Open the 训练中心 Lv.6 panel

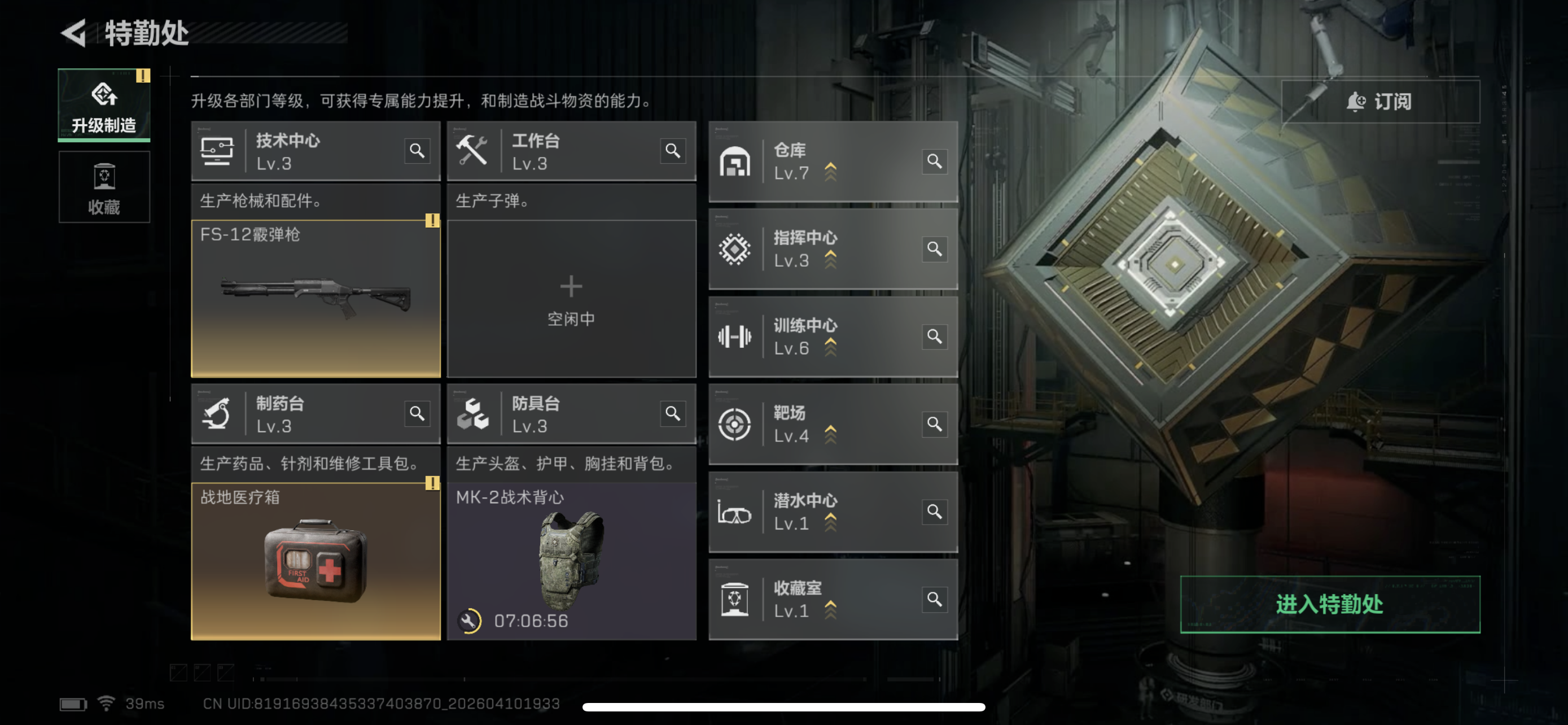click(816, 337)
